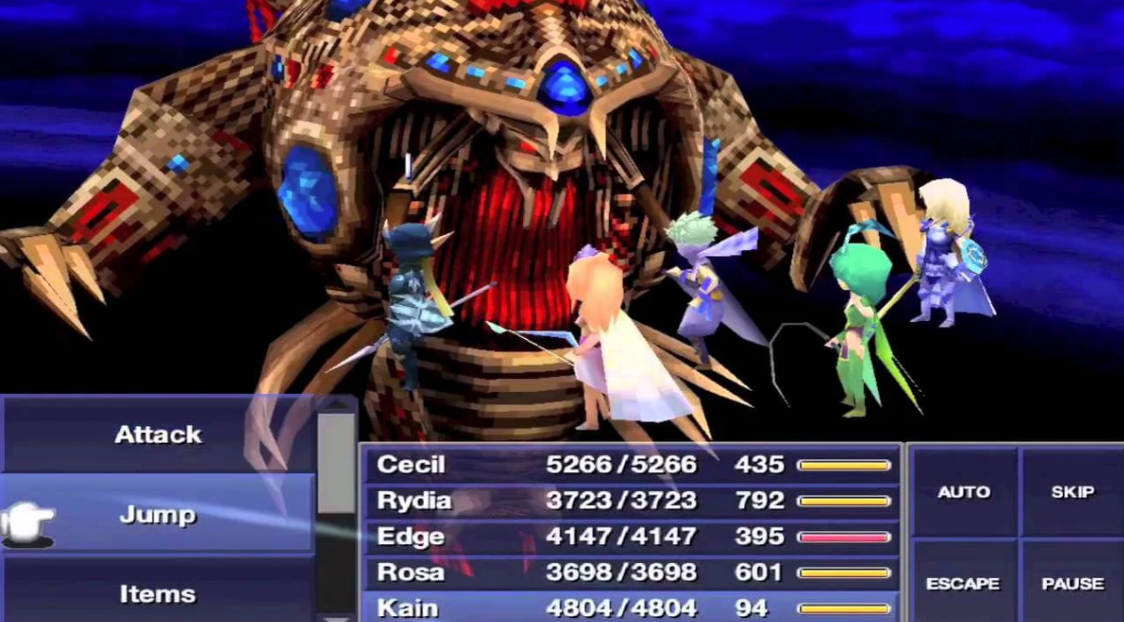Image resolution: width=1124 pixels, height=622 pixels.
Task: Toggle the AUTO battle button
Action: point(963,492)
